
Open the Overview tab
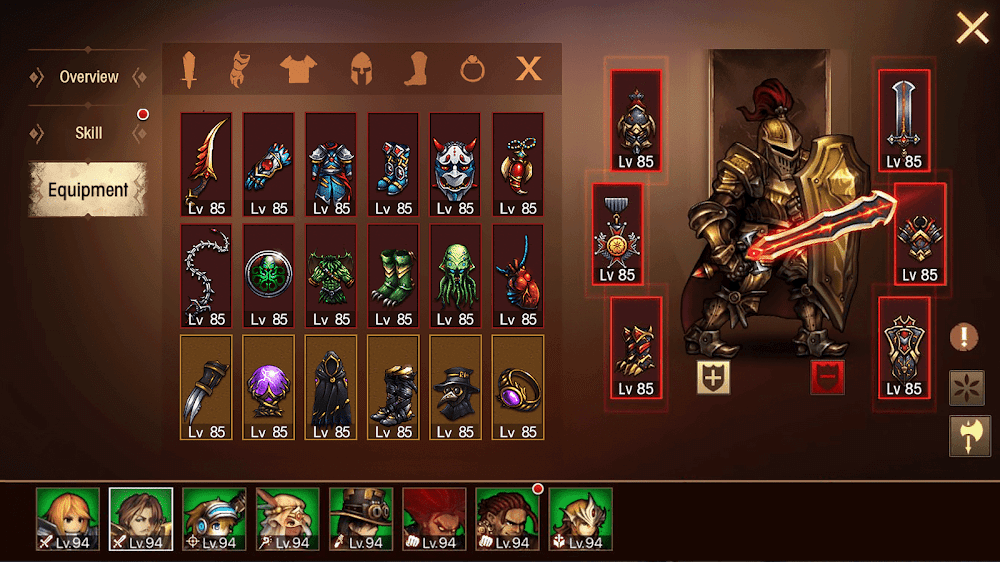coord(88,77)
